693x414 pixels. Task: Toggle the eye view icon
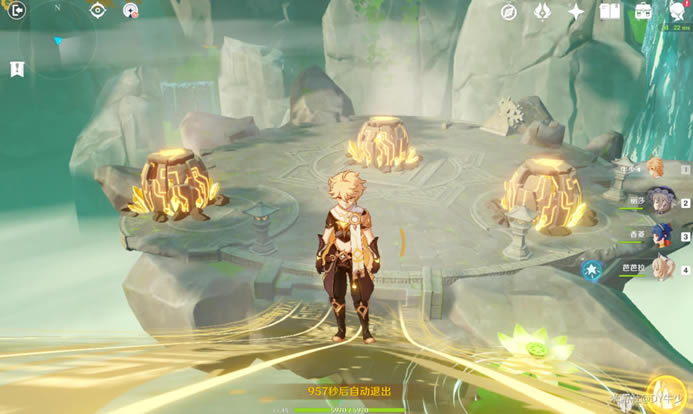(x=97, y=11)
